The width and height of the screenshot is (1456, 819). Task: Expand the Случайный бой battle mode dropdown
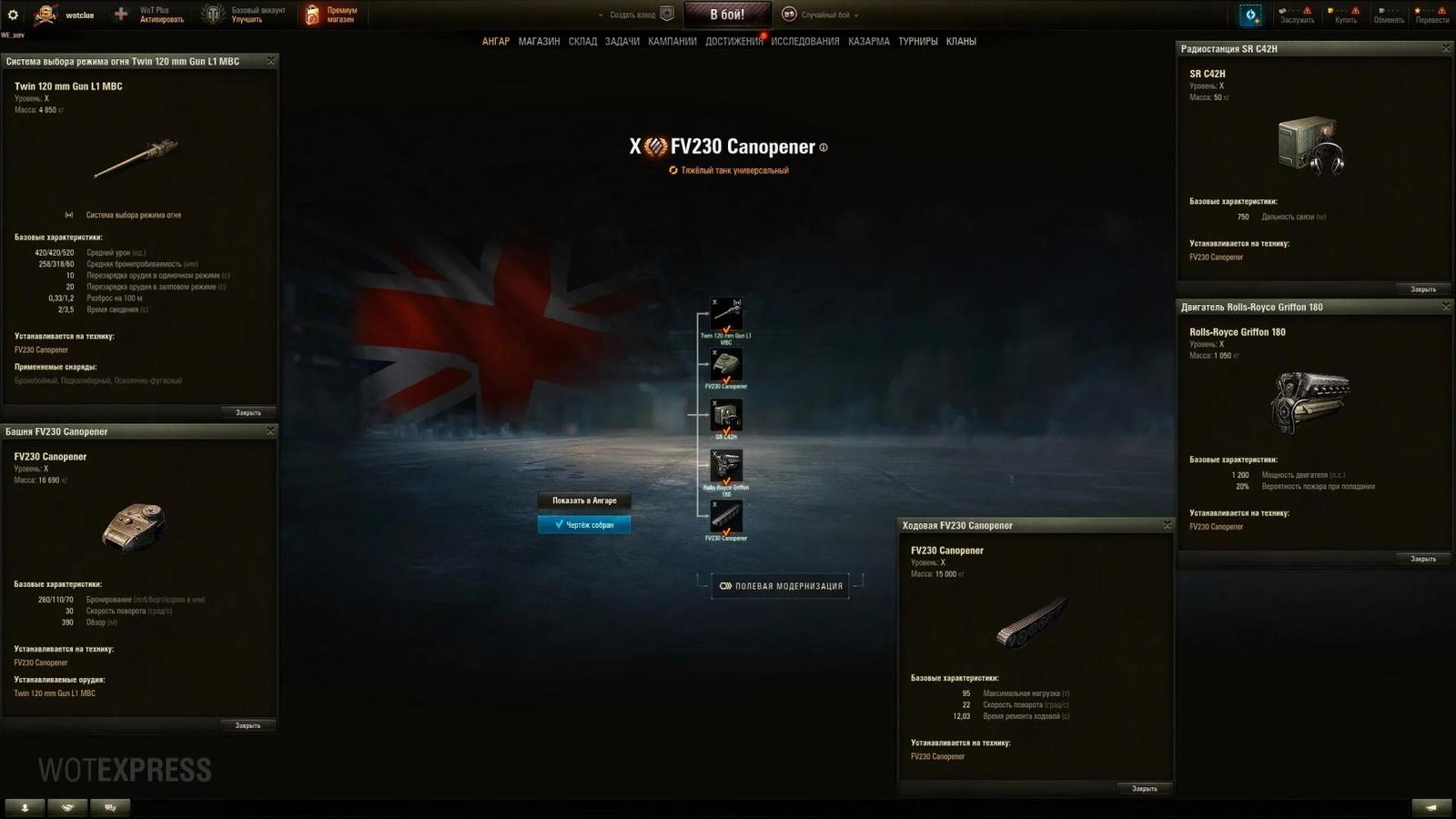point(824,15)
